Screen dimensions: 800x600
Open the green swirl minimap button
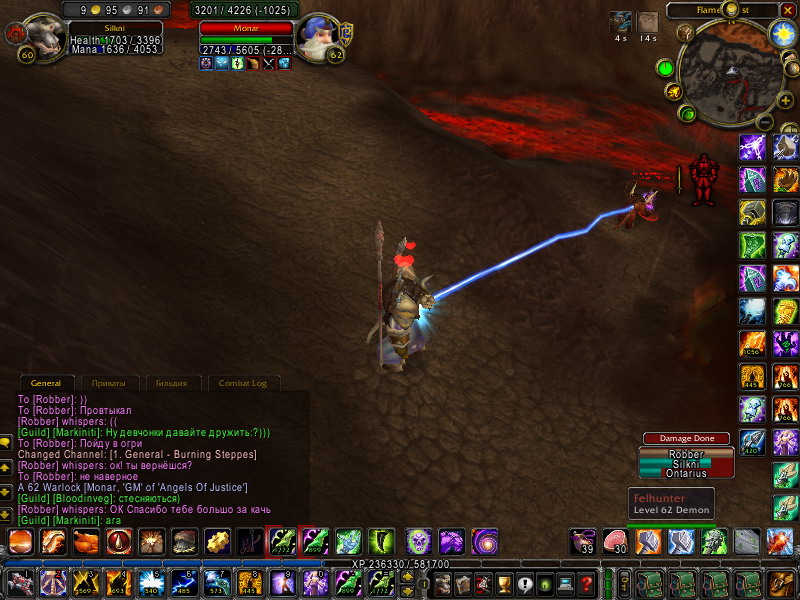tap(687, 113)
